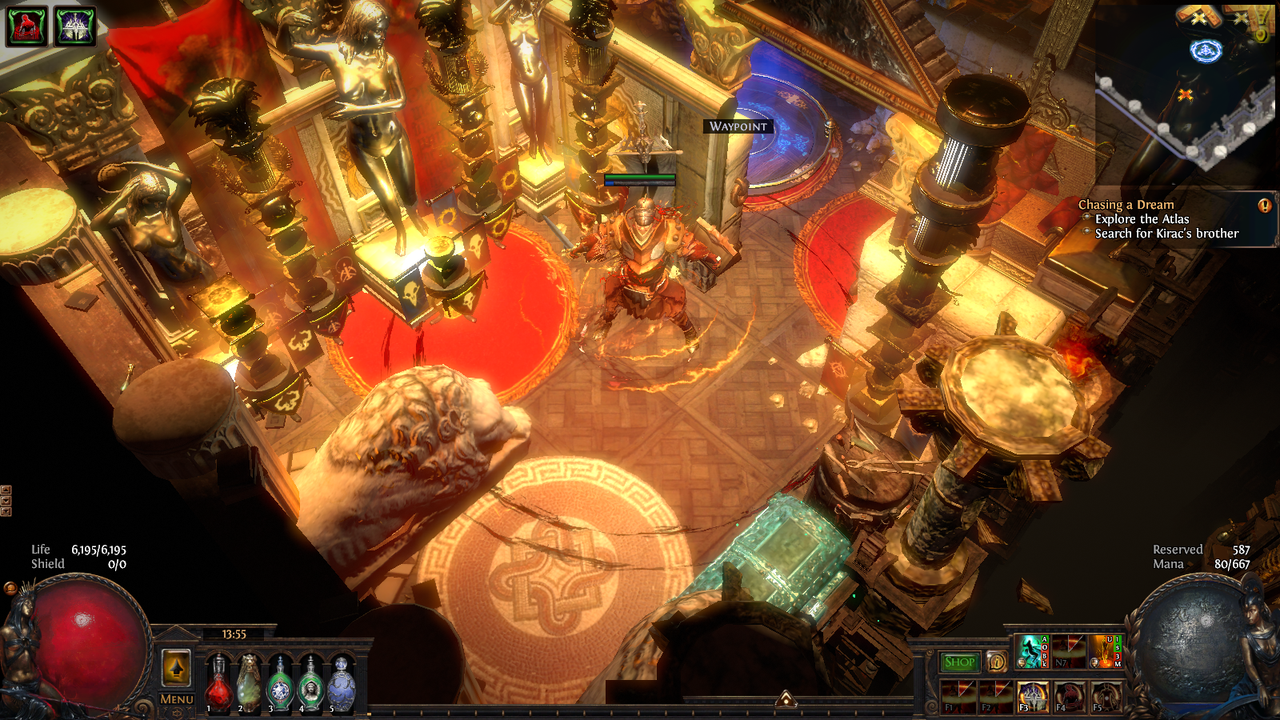Activate the orange fiery figure skill
Image resolution: width=1280 pixels, height=720 pixels.
pyautogui.click(x=1105, y=652)
